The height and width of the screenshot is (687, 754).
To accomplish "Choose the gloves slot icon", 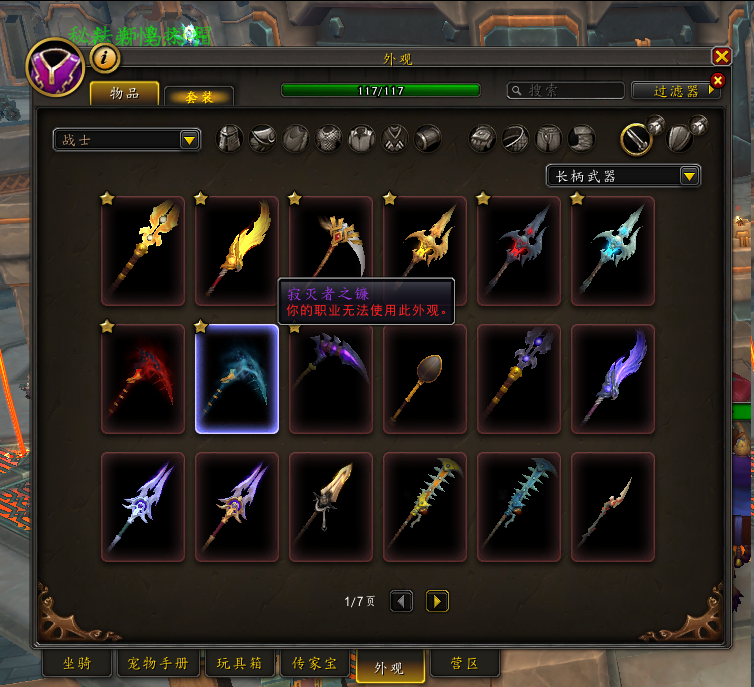I will [483, 139].
